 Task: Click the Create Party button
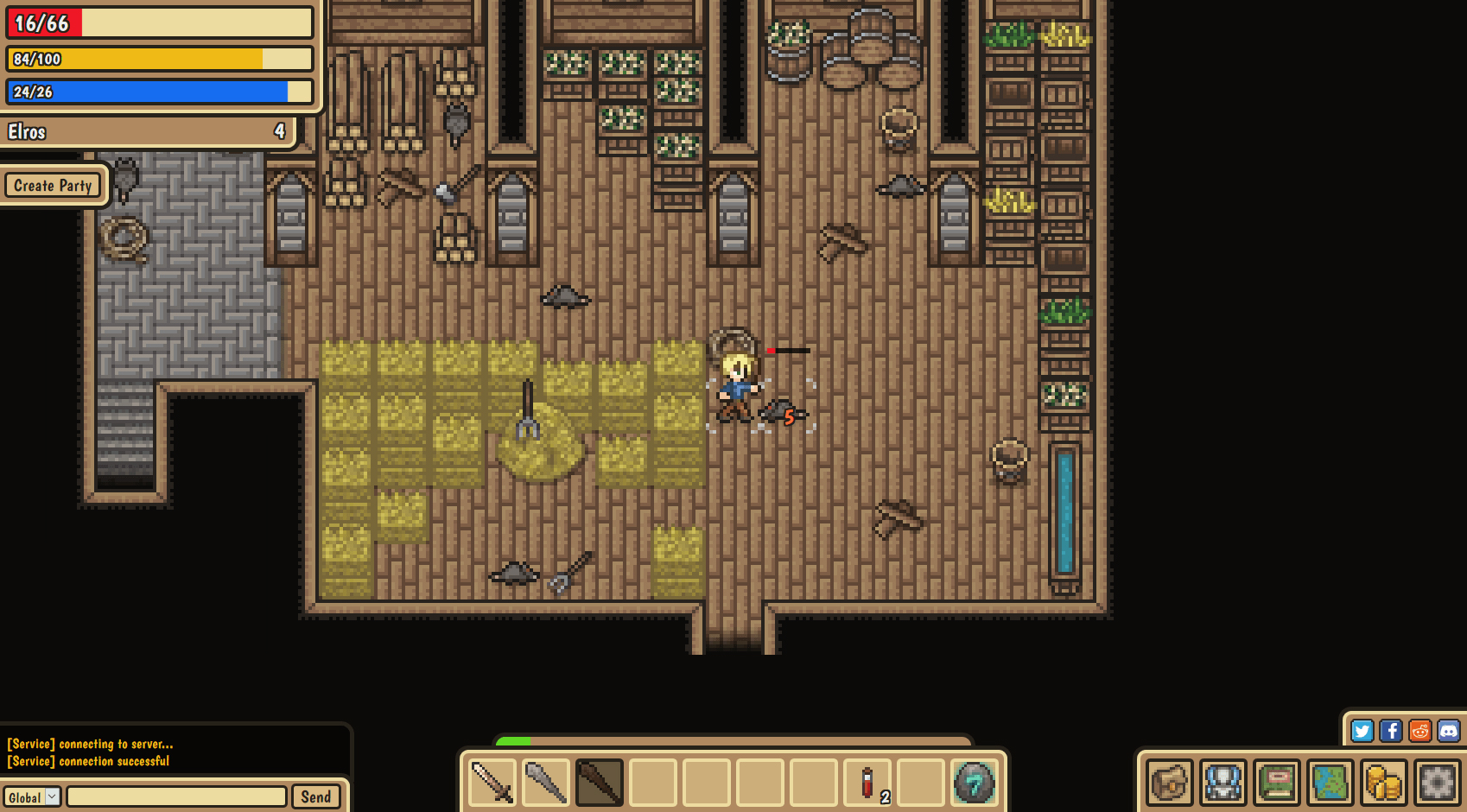click(x=53, y=186)
